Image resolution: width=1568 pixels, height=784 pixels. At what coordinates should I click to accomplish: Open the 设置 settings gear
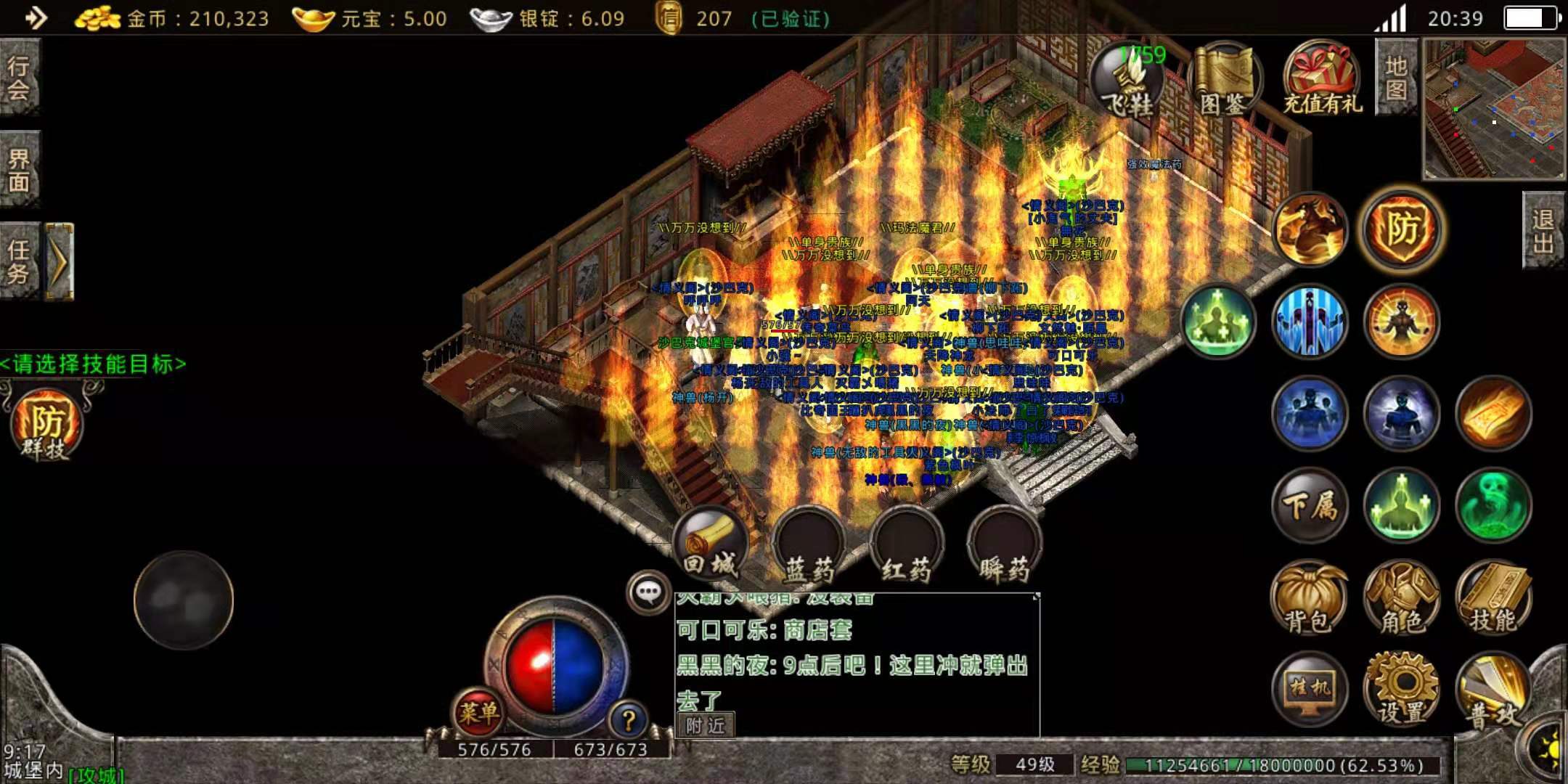coord(1401,688)
